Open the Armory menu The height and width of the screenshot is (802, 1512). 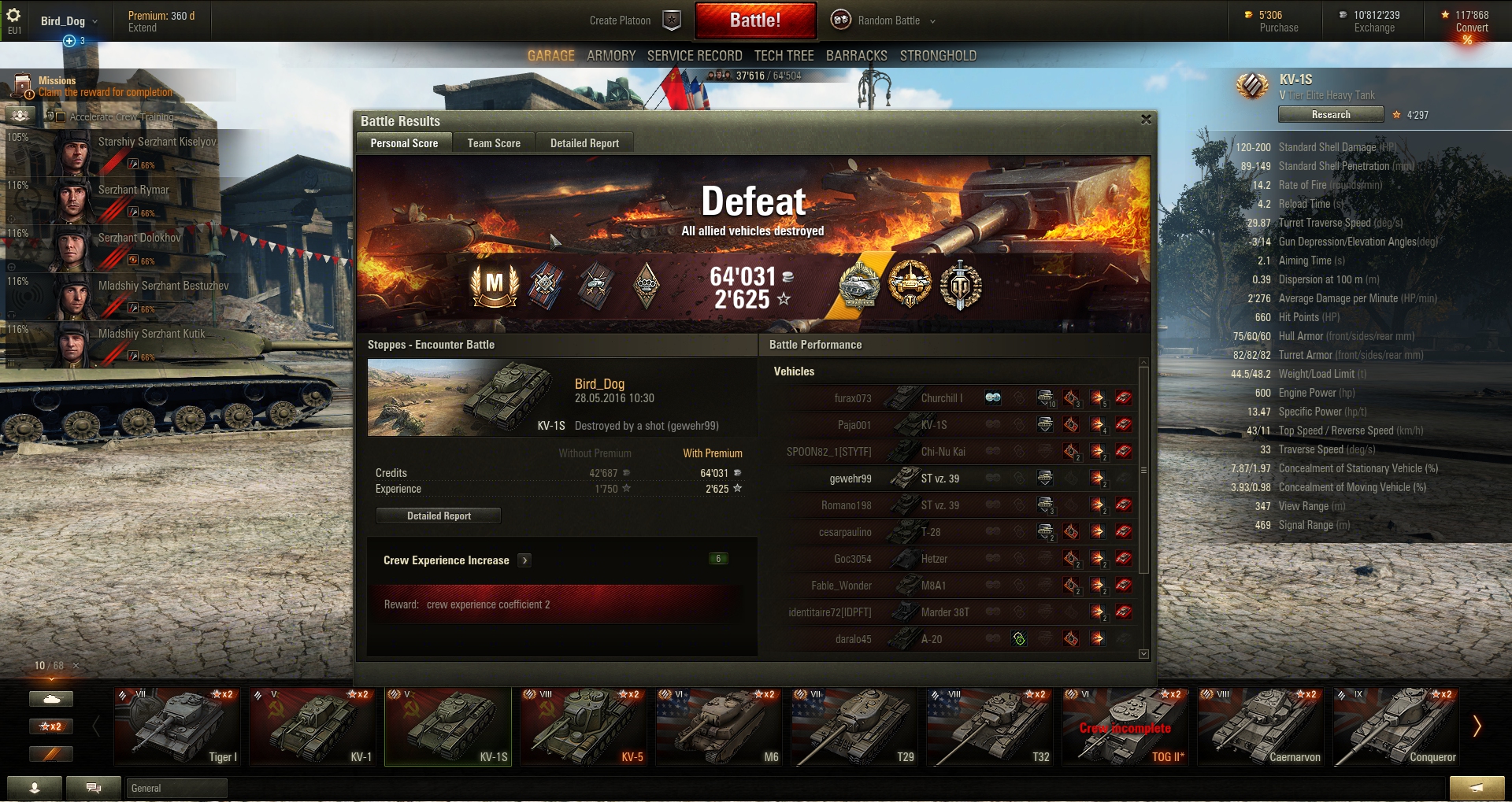coord(611,56)
